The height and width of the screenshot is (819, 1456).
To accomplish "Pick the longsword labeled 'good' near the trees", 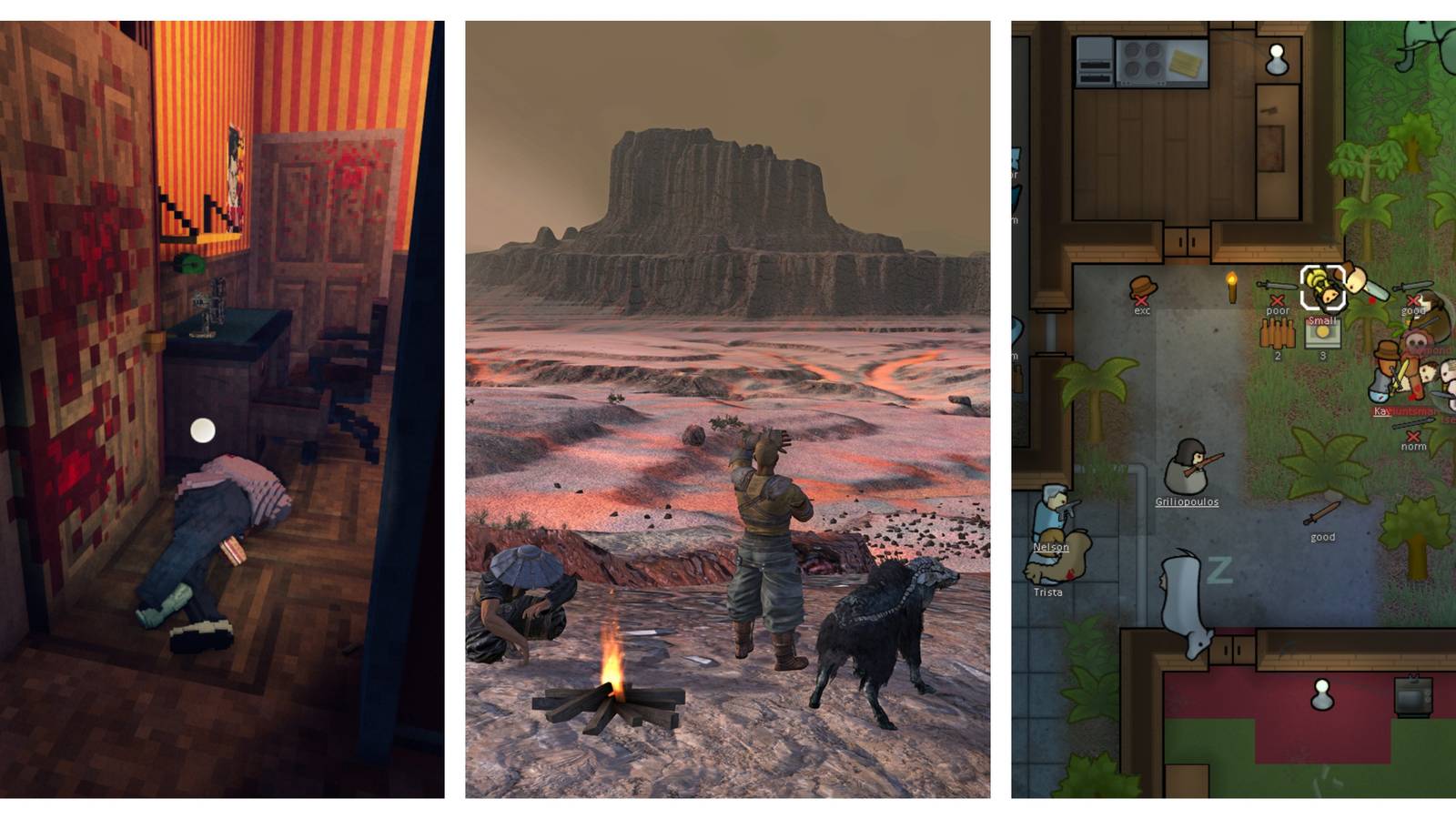I will coord(1320,512).
